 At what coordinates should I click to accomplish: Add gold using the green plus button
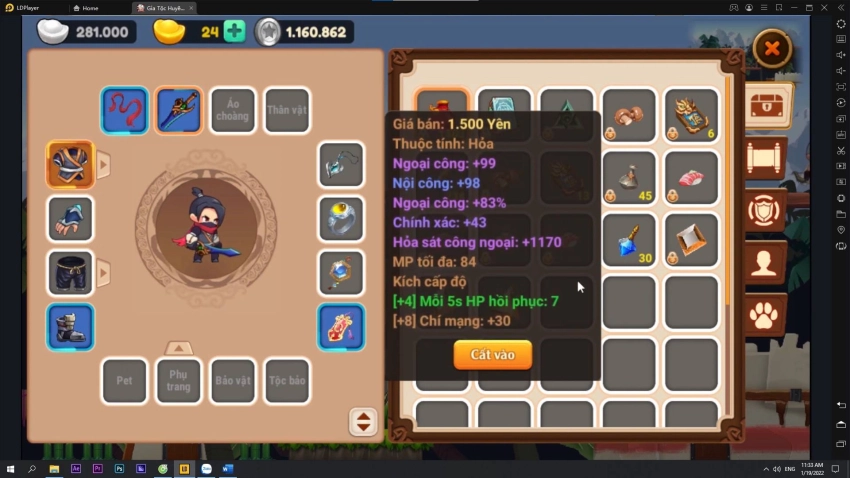pyautogui.click(x=234, y=31)
